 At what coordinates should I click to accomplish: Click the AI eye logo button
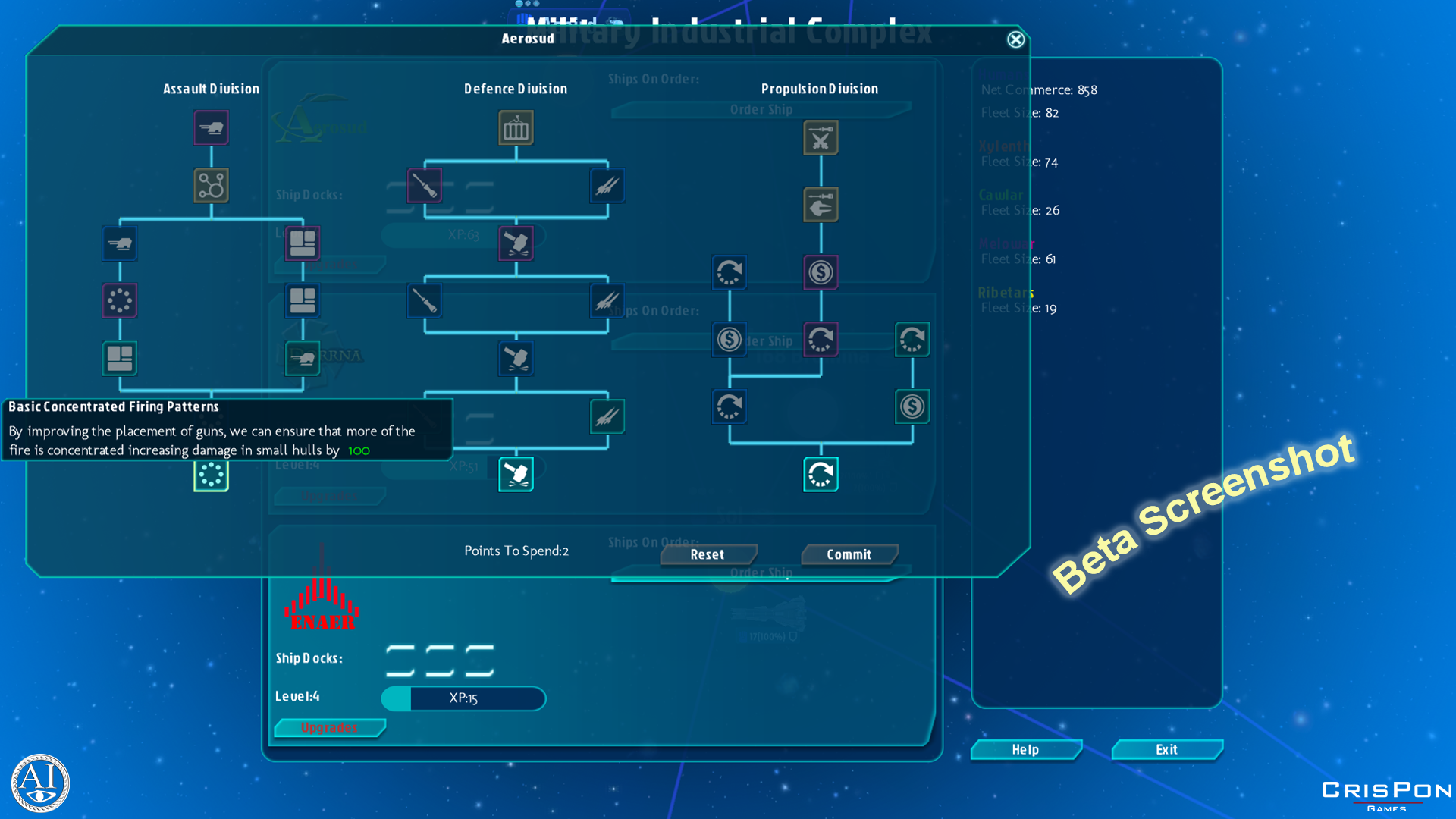tap(40, 782)
